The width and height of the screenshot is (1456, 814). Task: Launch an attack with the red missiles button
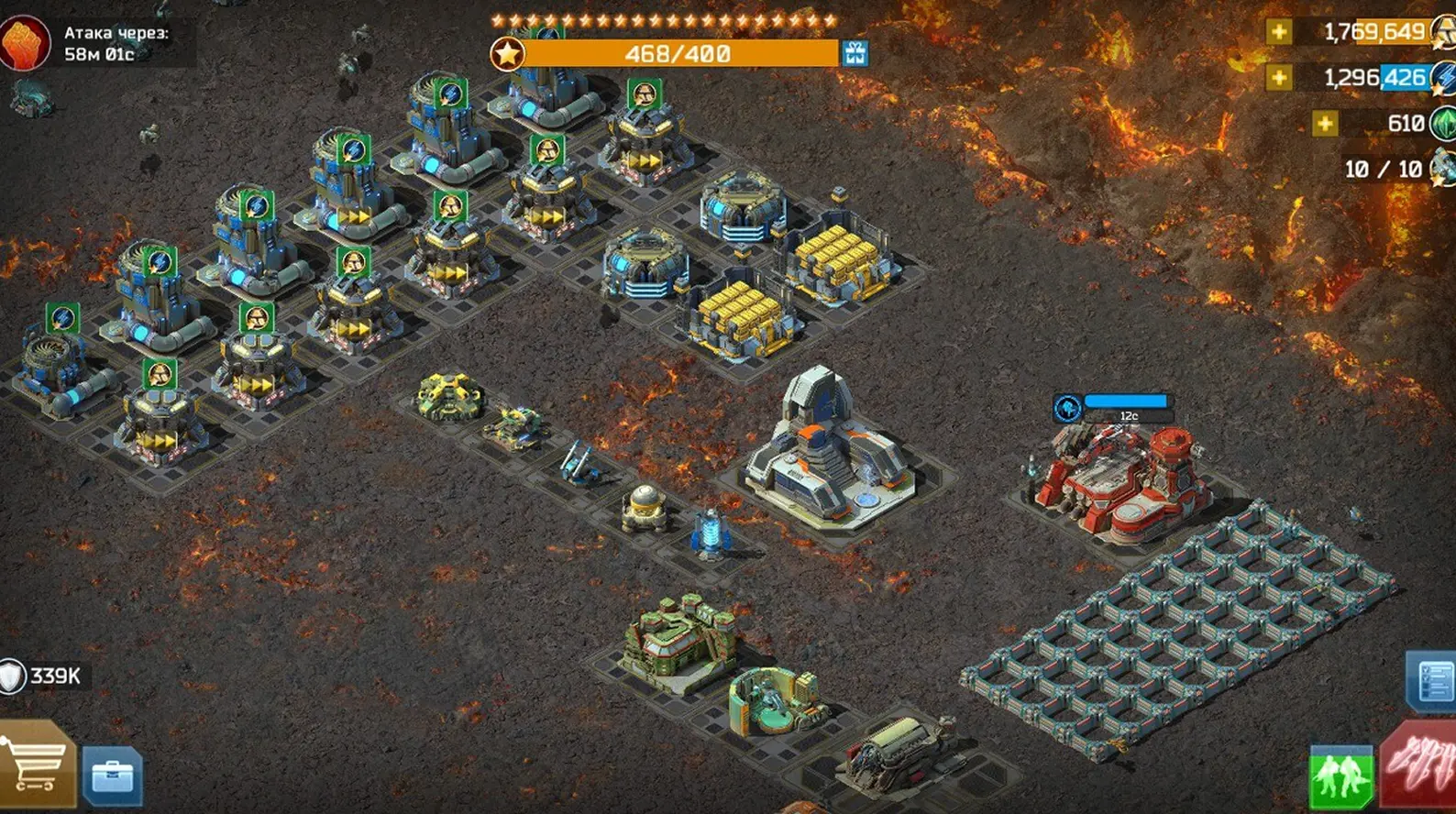pyautogui.click(x=1422, y=765)
